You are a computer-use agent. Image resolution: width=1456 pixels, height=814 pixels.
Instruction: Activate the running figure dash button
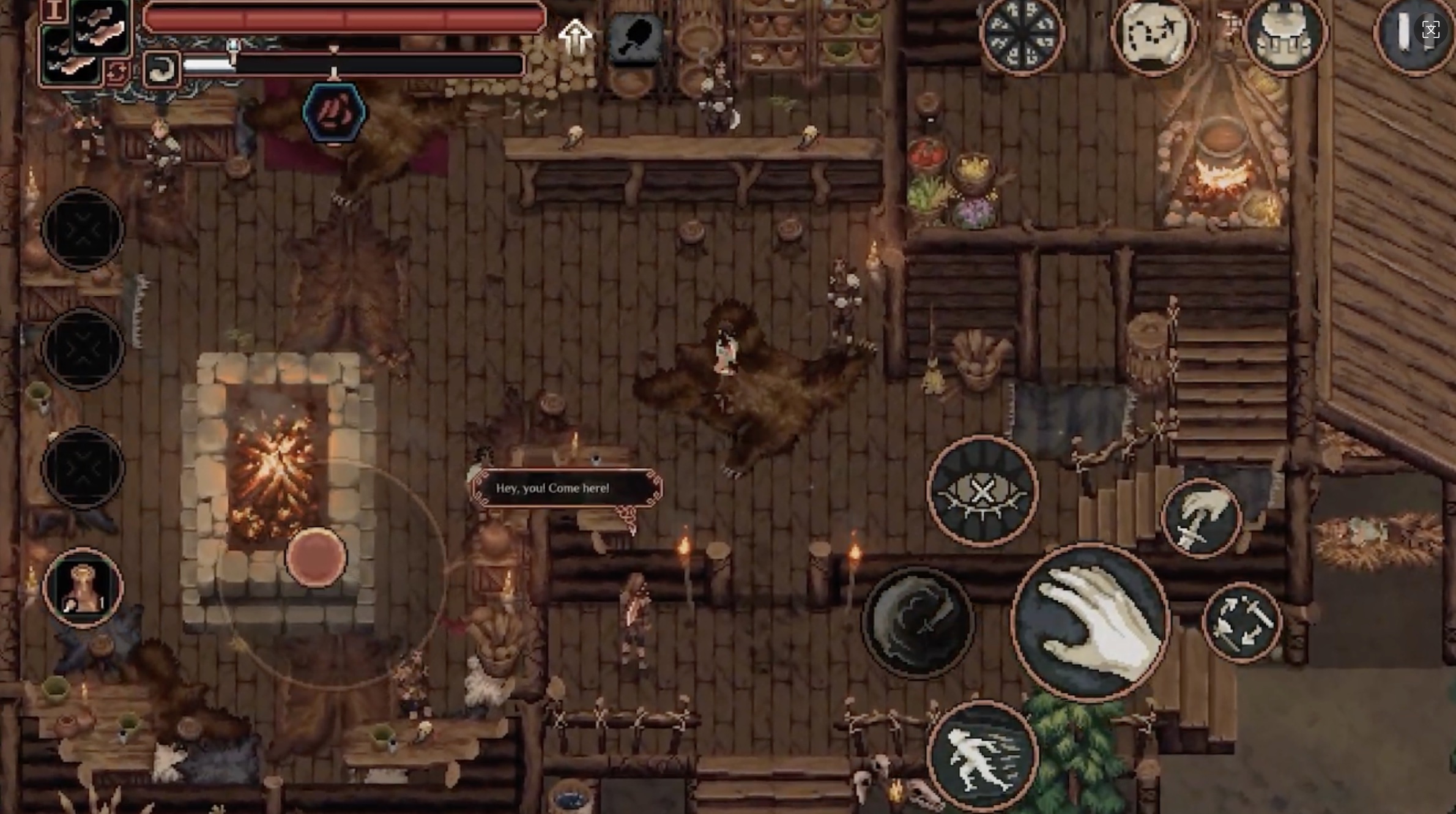coord(982,756)
